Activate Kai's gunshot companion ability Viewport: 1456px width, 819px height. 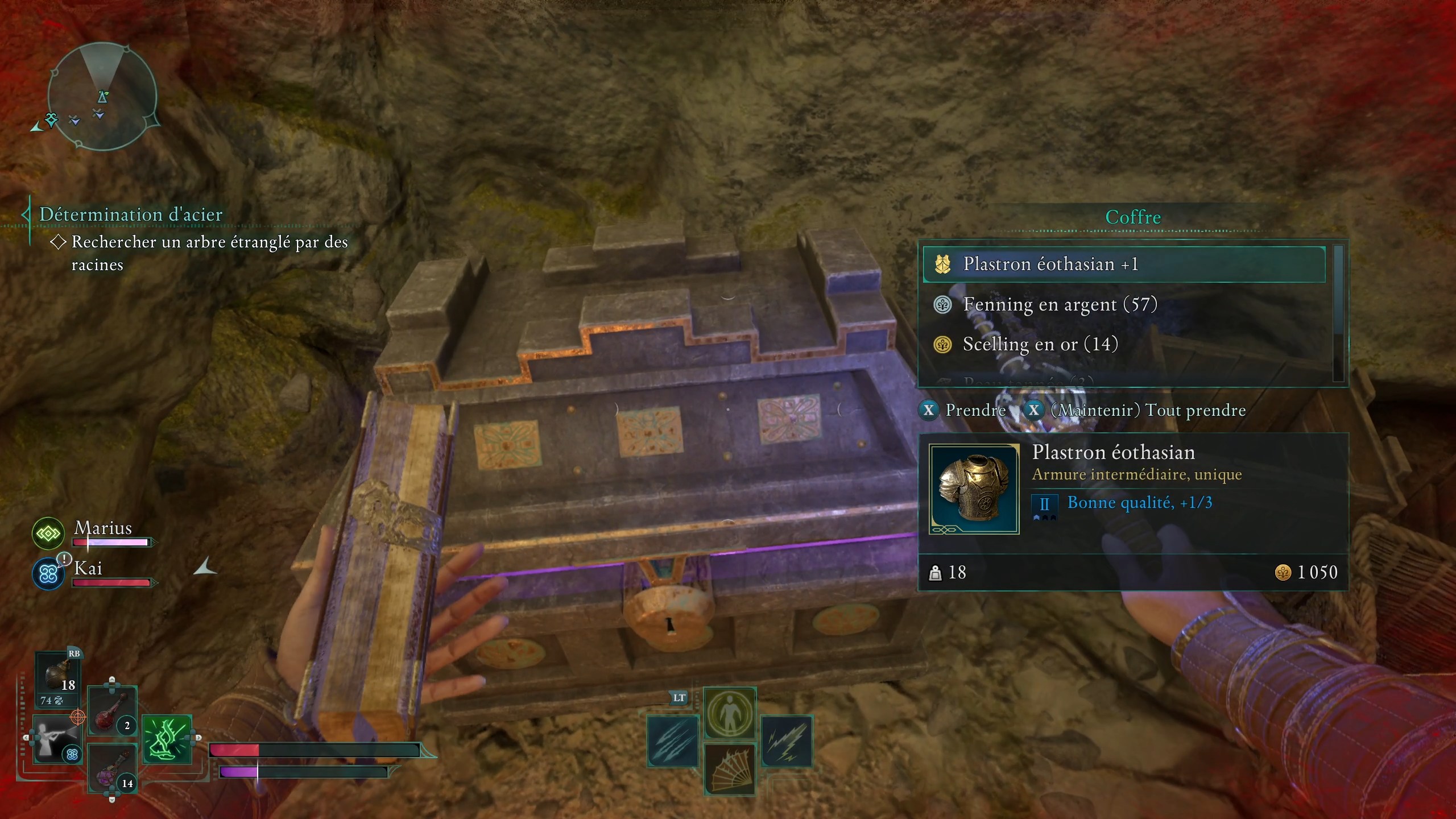[x=57, y=739]
